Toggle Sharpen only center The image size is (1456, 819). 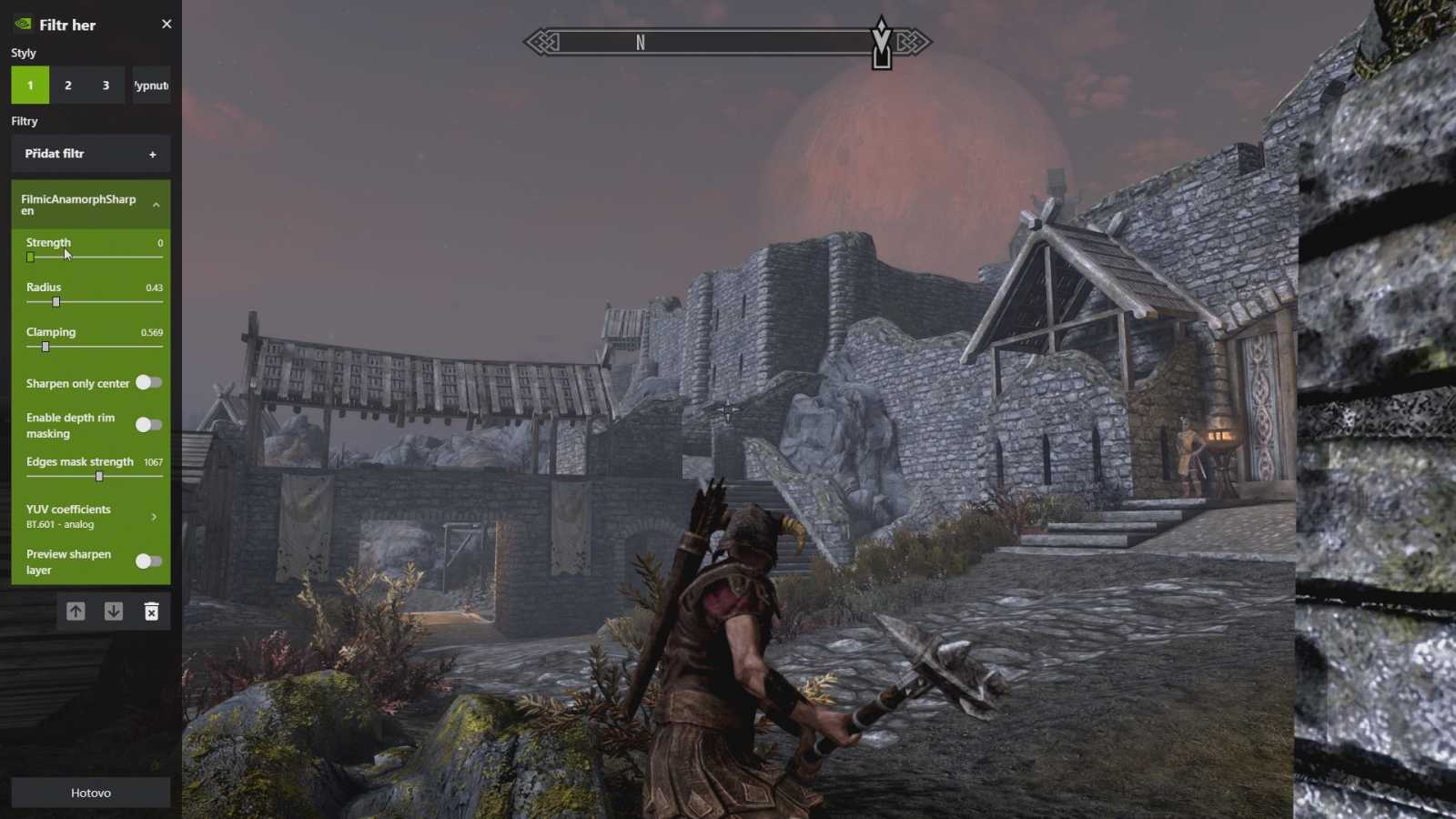[x=148, y=383]
